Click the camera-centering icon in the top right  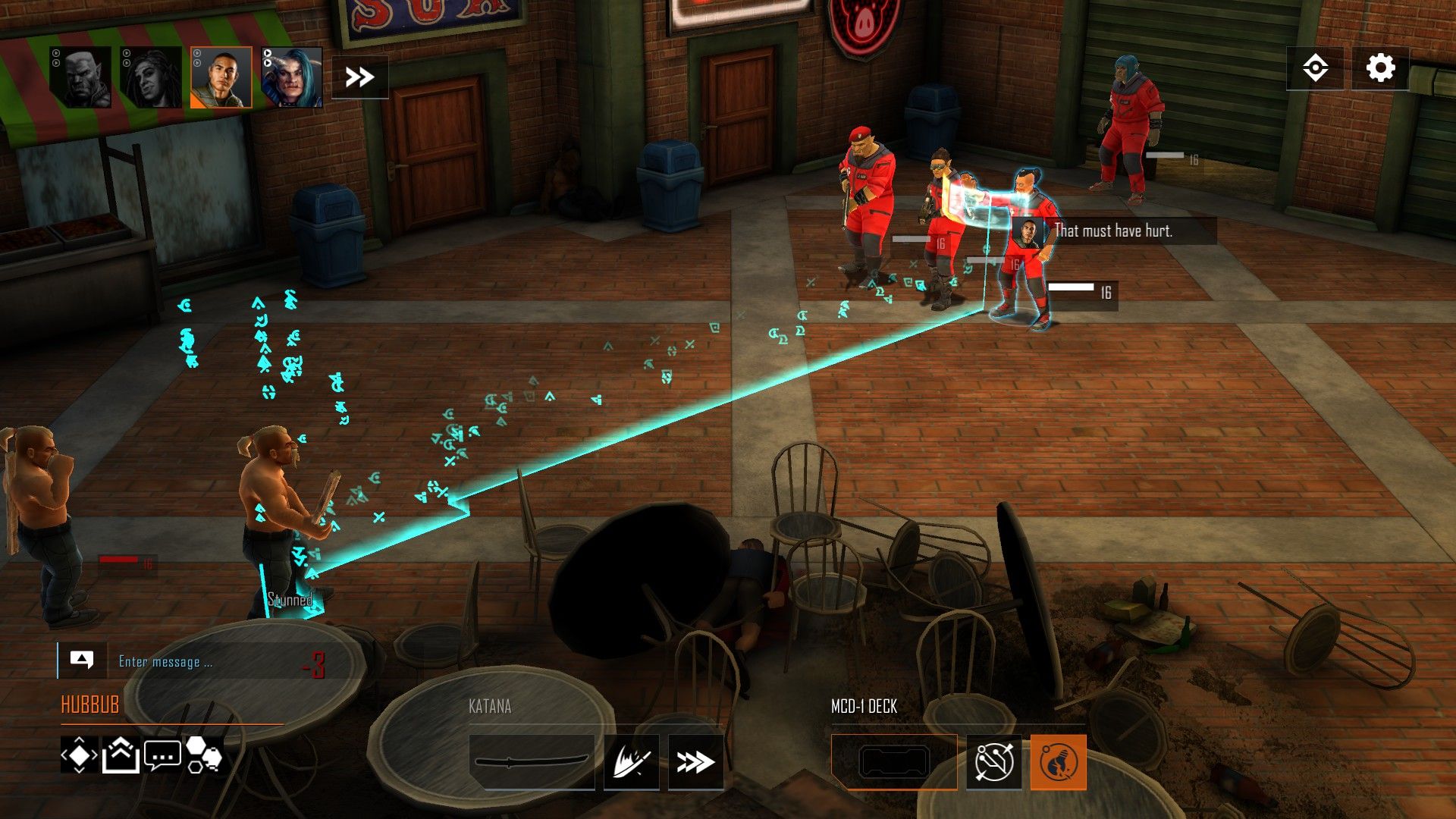tap(1317, 67)
